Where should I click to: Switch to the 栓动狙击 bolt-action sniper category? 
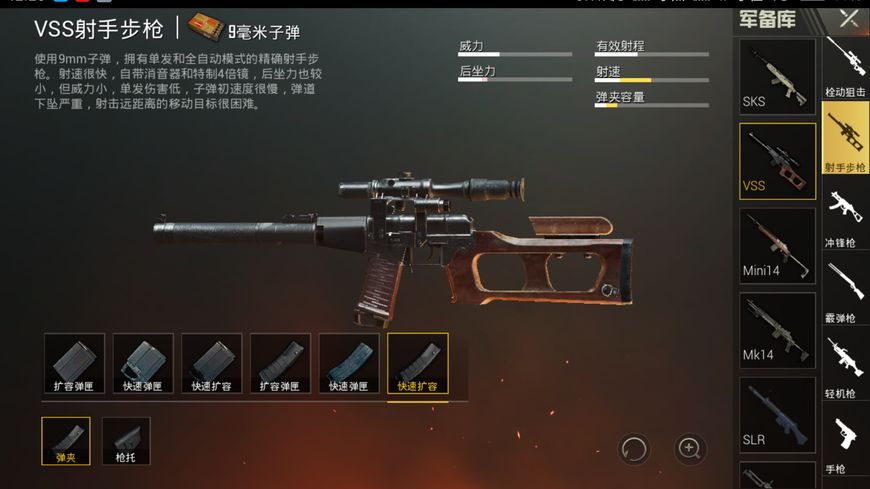pos(845,66)
